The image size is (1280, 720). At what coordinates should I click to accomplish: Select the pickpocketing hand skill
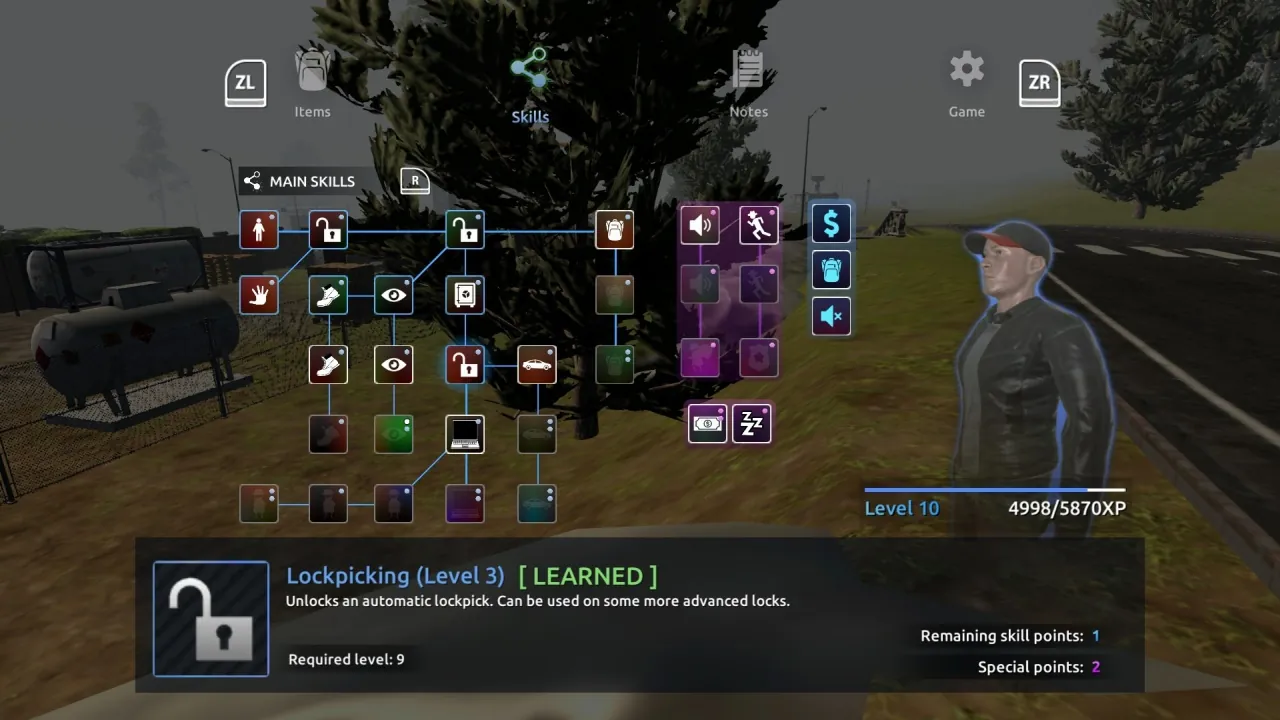(259, 294)
